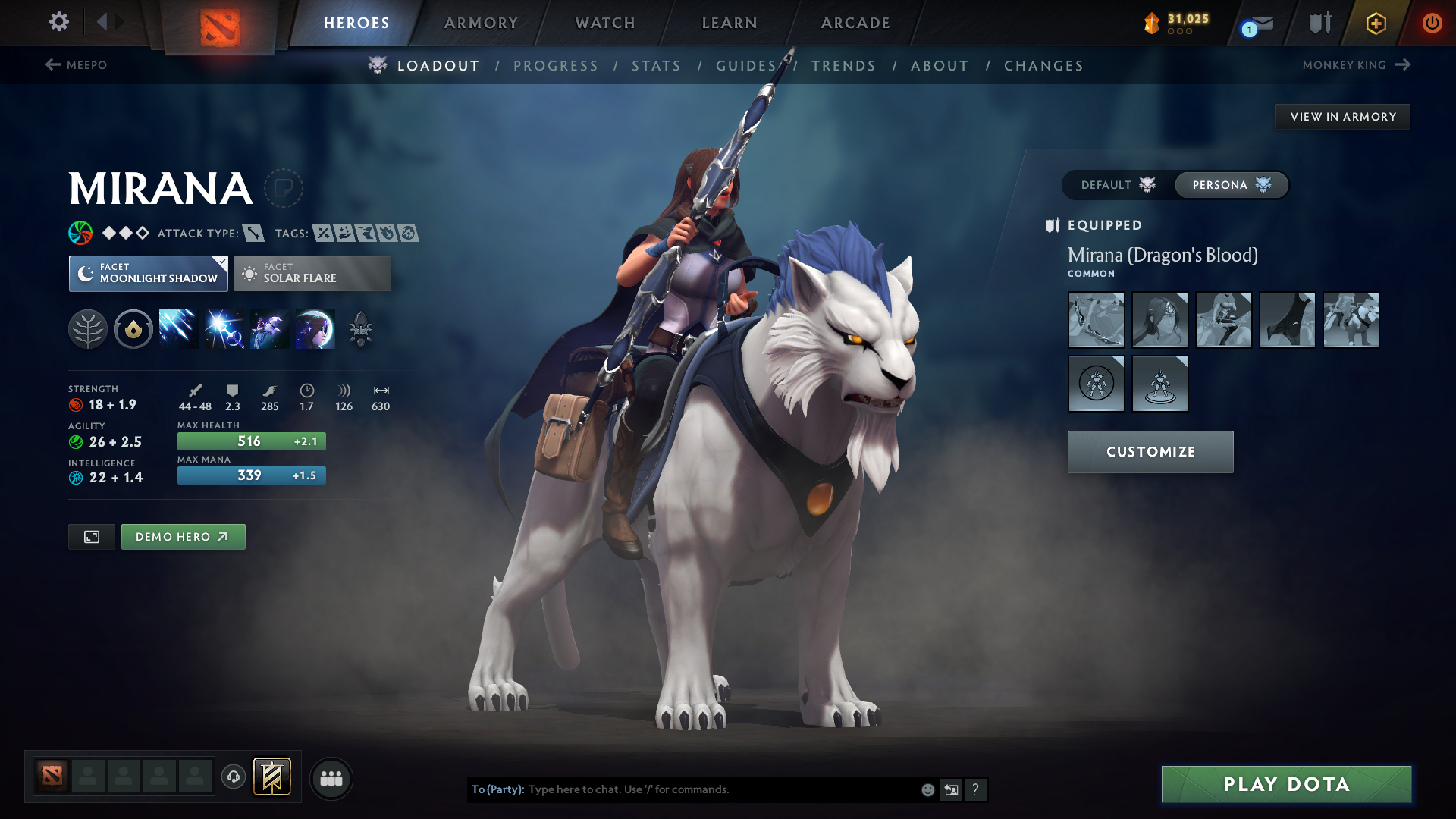
Task: Click the CUSTOMIZE button
Action: 1150,451
